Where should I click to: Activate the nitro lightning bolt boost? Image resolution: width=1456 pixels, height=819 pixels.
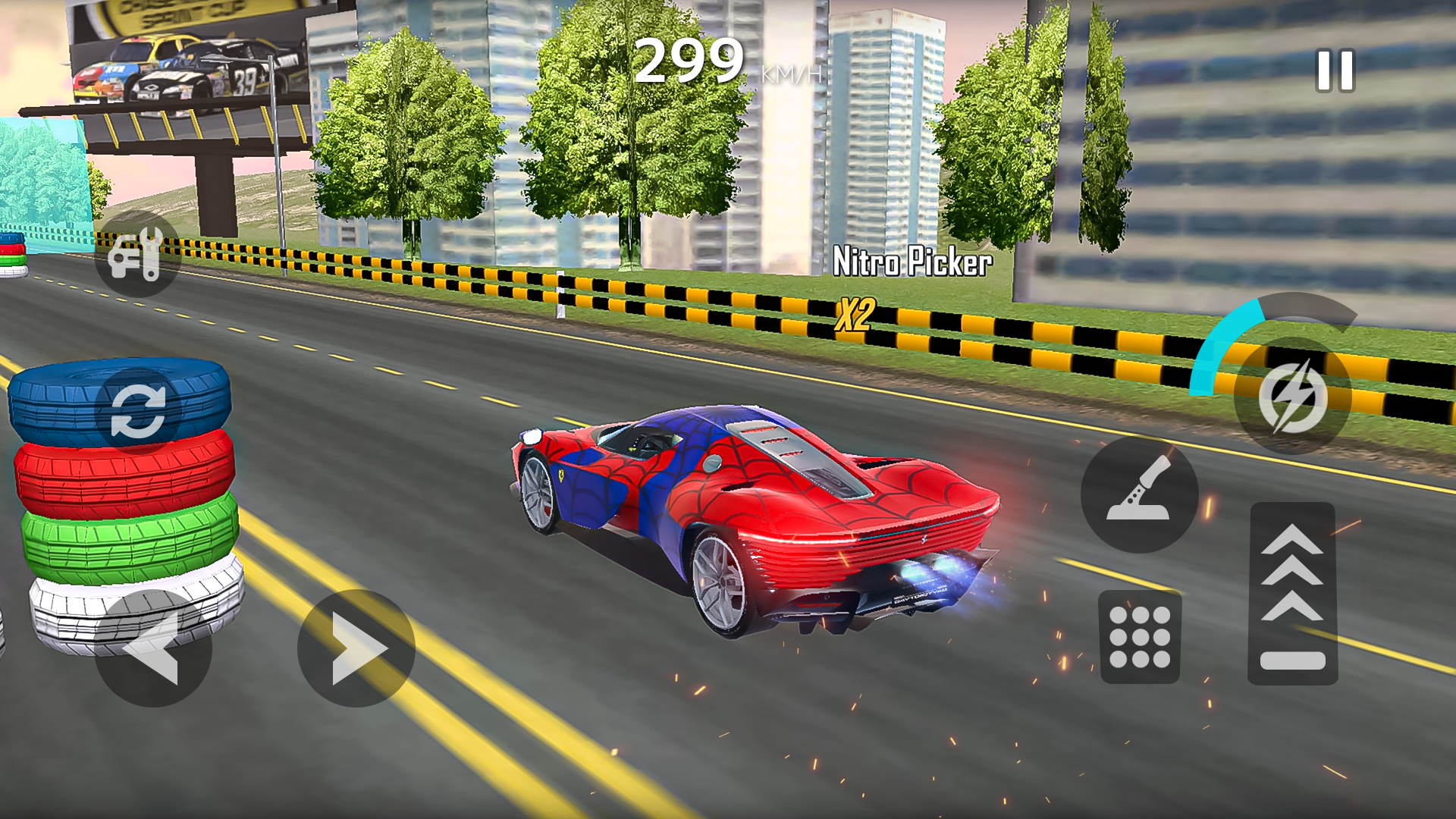pyautogui.click(x=1292, y=396)
